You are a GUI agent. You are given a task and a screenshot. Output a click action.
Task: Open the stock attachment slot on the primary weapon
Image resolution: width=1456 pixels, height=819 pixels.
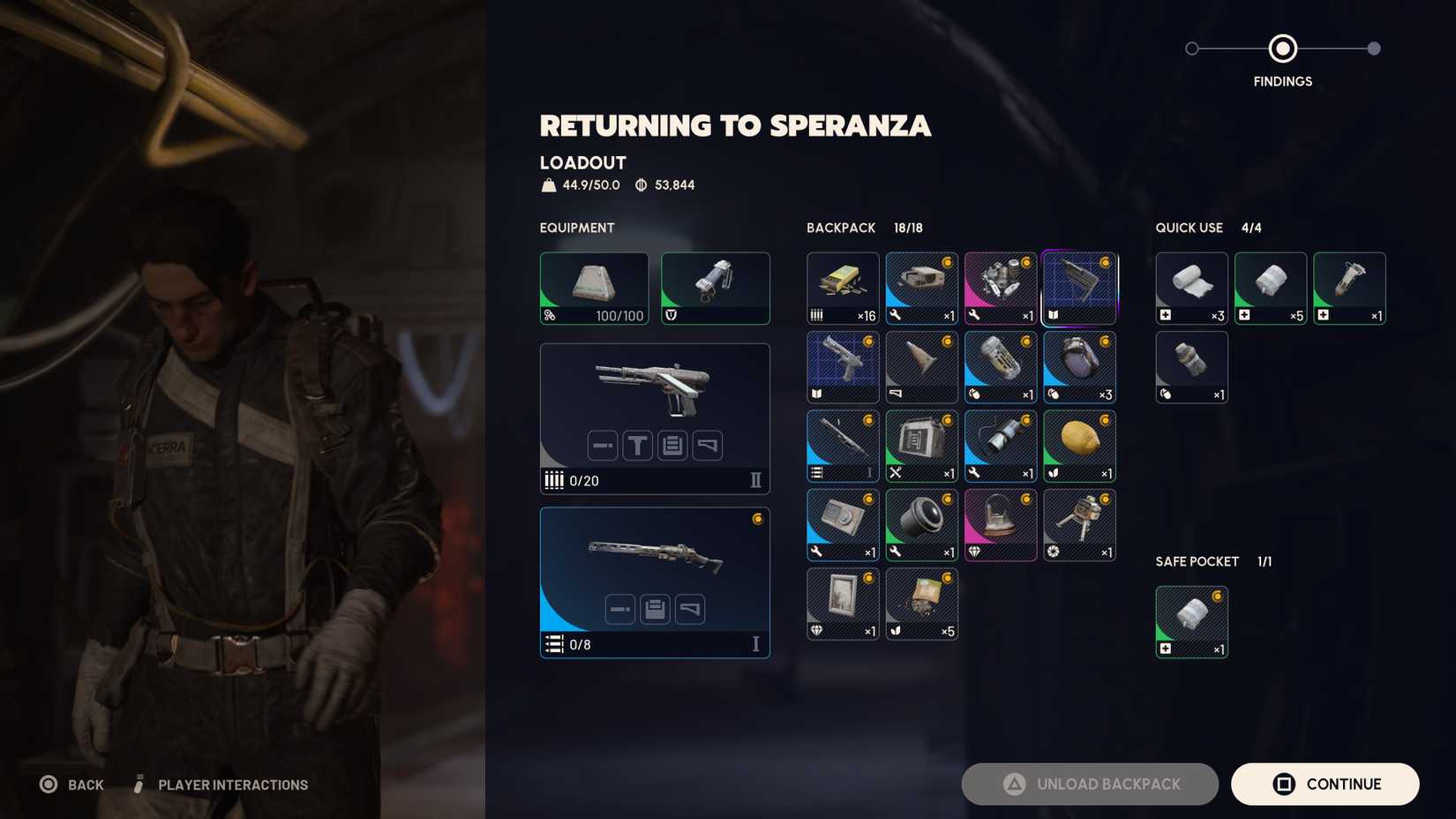(708, 446)
